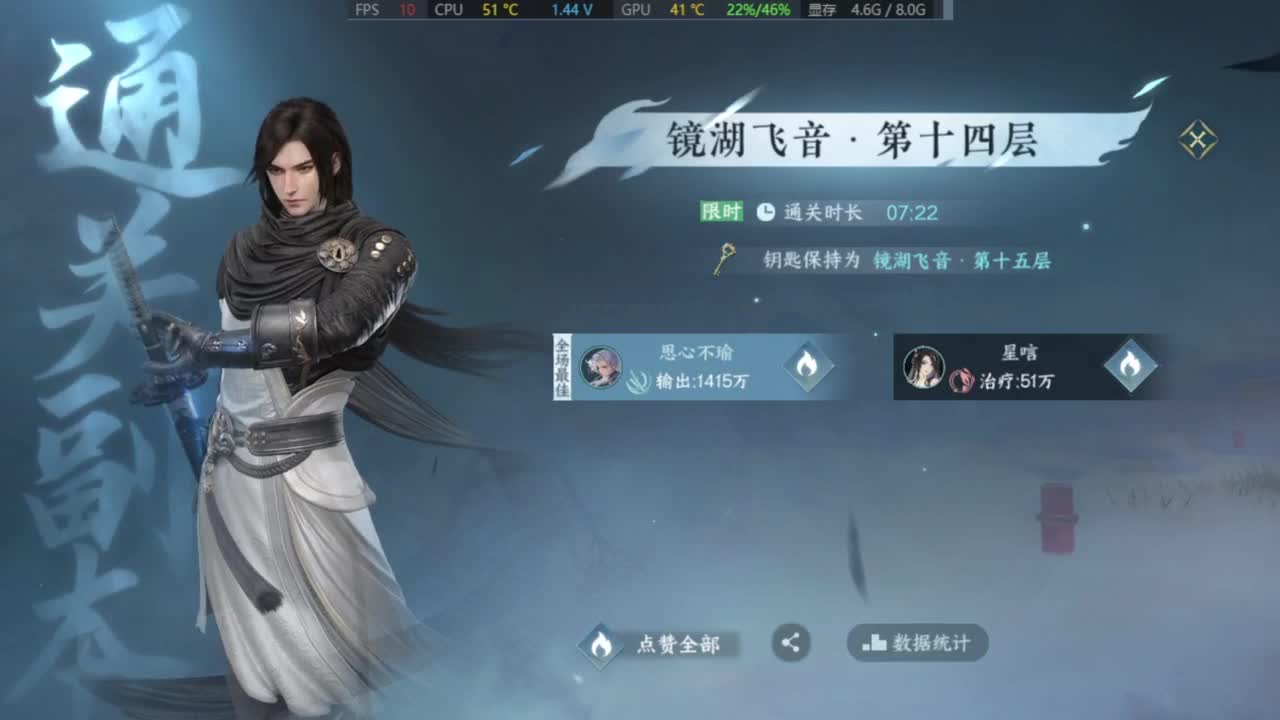Toggle the like flame on 恩心不瑜's card

(808, 367)
